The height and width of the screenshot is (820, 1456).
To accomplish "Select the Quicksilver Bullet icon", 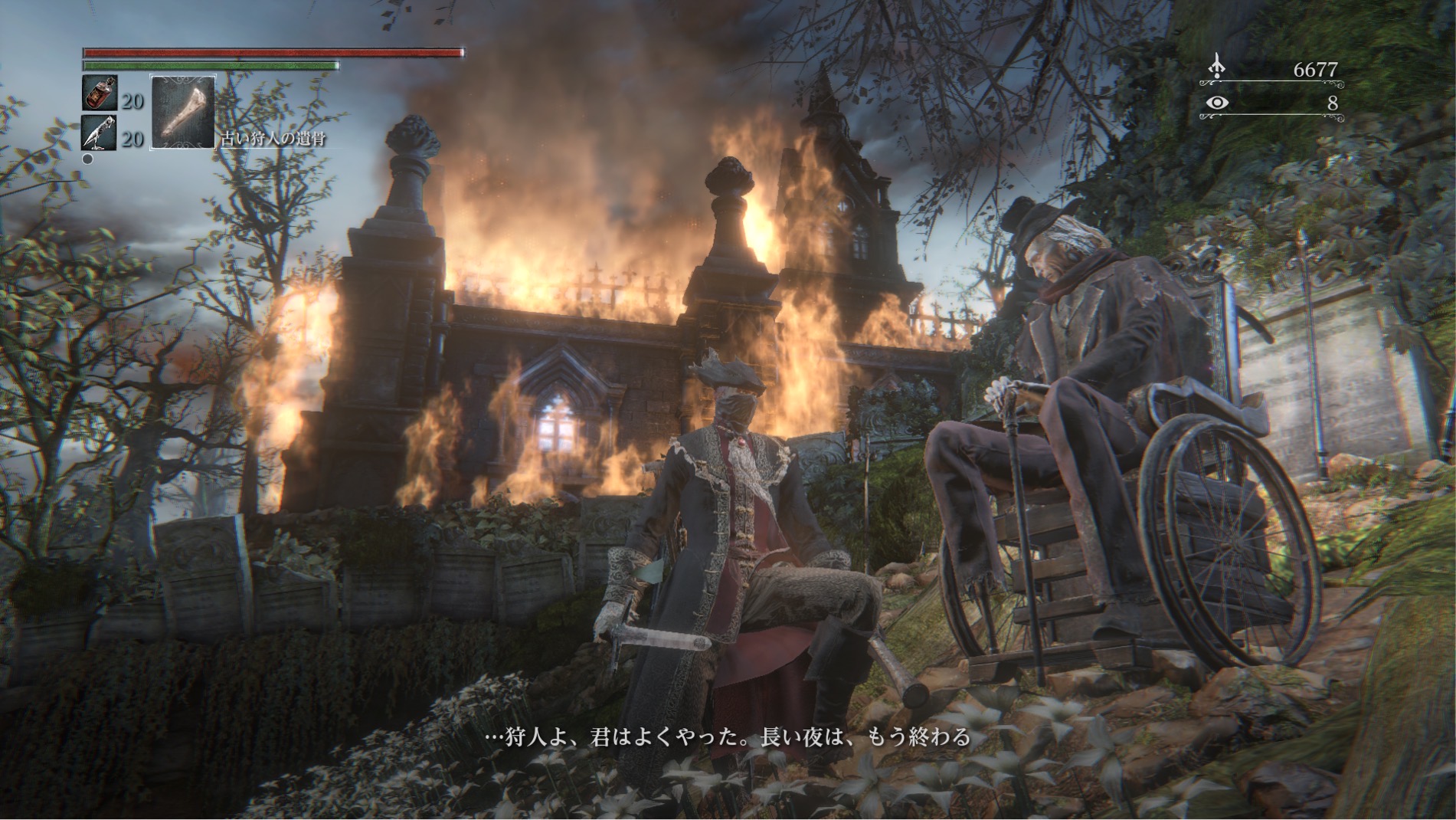I will coord(100,133).
